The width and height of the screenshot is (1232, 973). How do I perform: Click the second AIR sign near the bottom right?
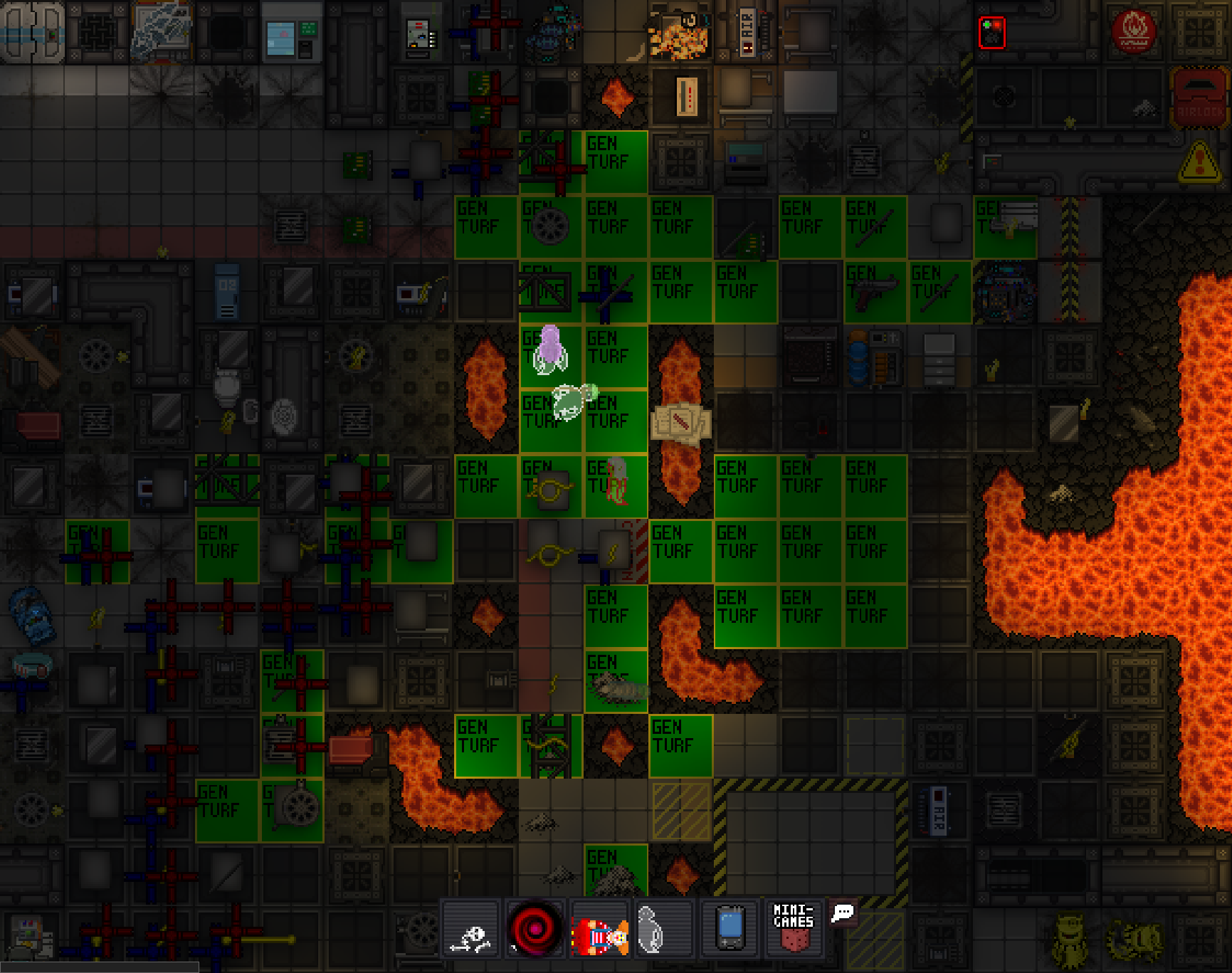[x=939, y=811]
